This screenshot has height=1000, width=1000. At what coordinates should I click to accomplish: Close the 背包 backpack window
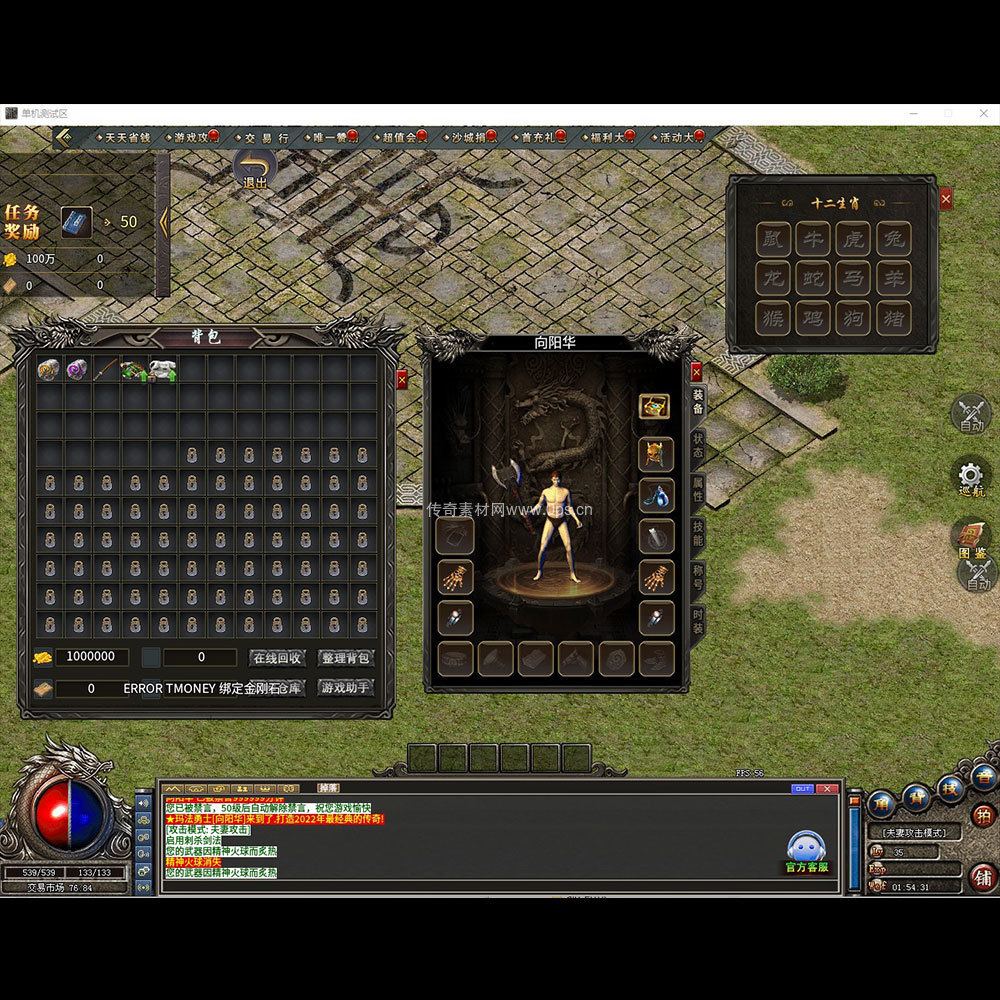tap(402, 379)
